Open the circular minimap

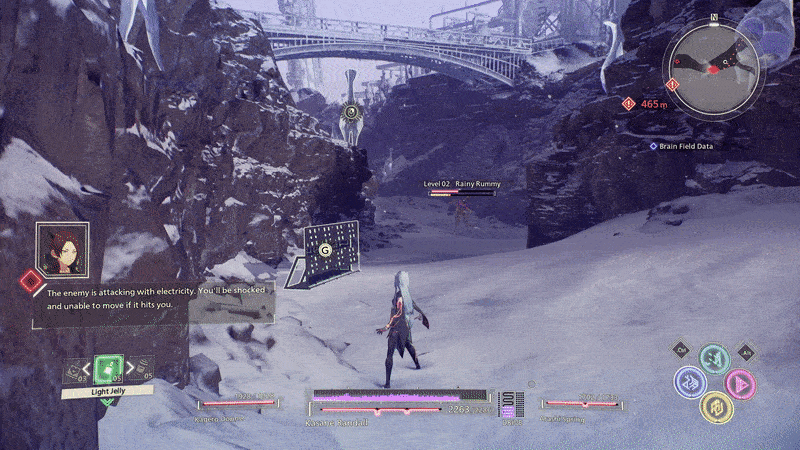click(715, 64)
